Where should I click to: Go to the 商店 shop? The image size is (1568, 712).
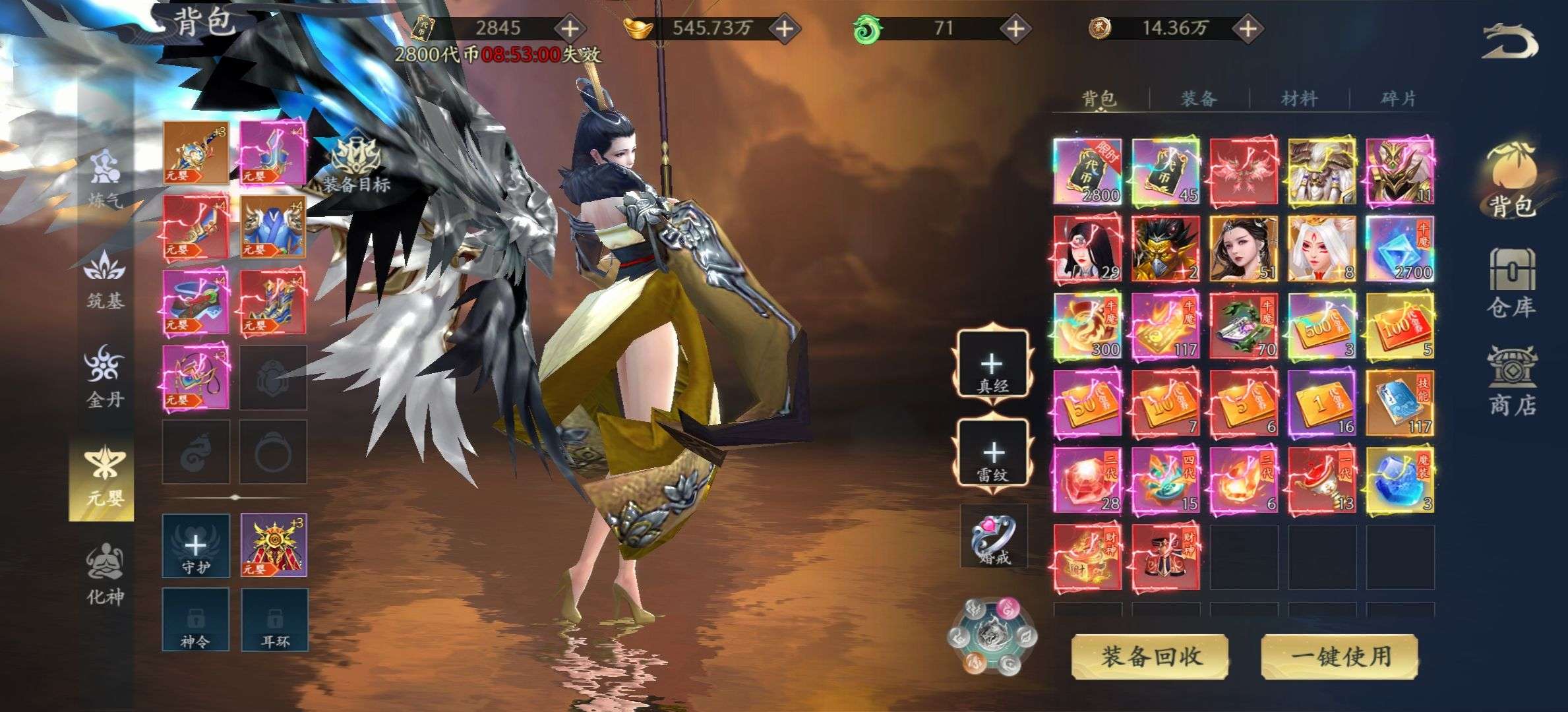1511,381
